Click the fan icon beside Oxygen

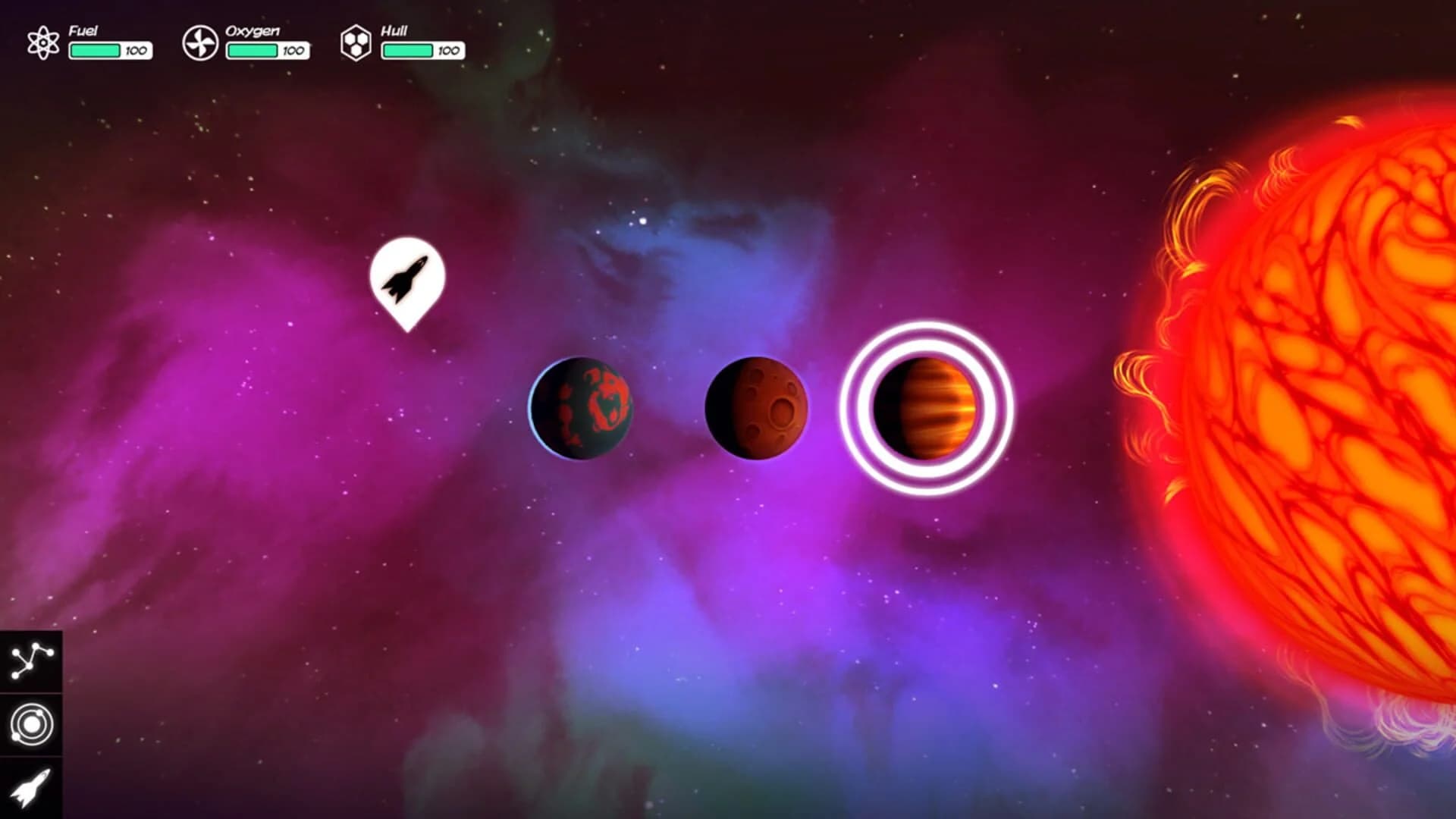[x=201, y=42]
